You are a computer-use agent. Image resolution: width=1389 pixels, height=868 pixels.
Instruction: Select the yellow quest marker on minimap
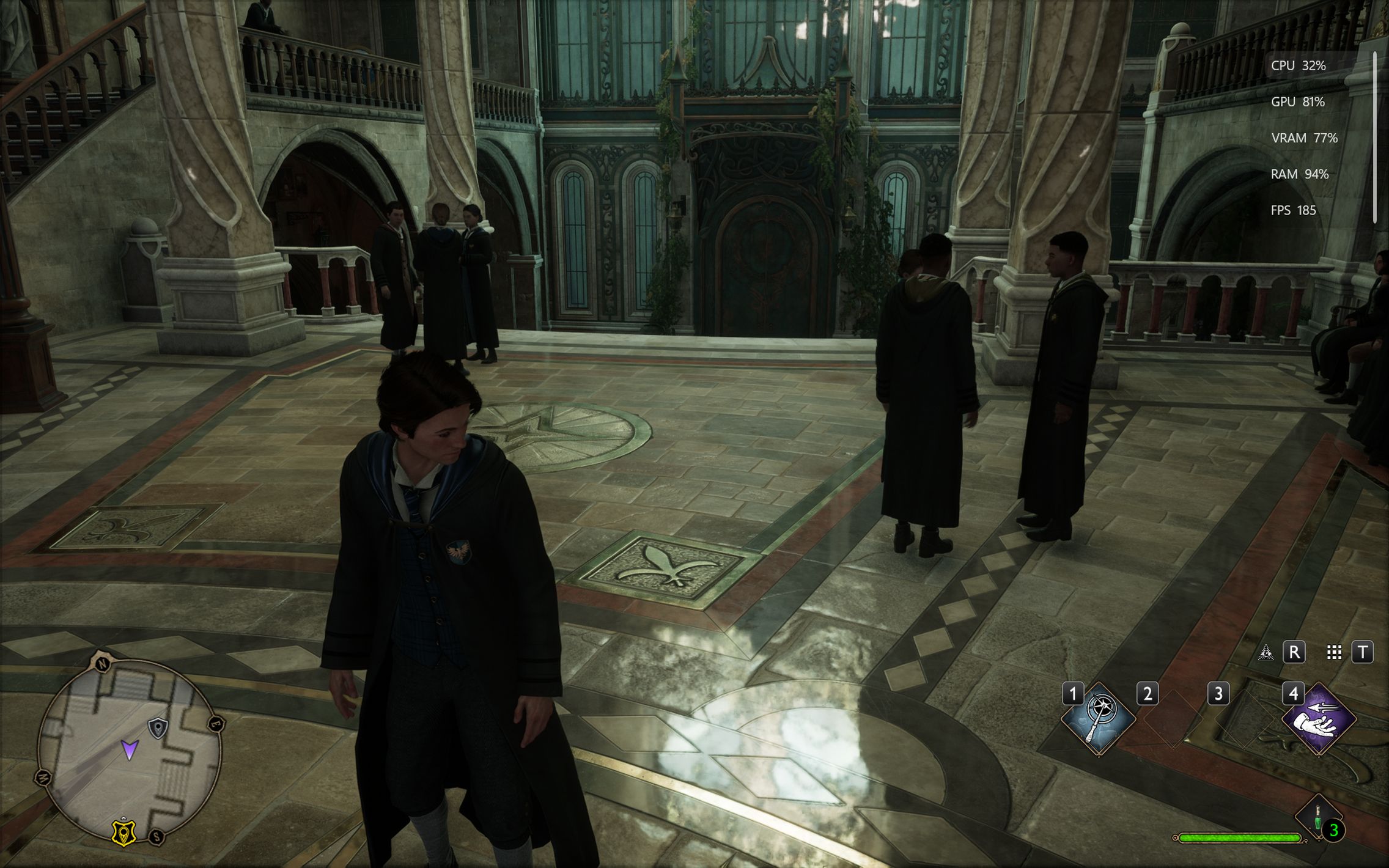(x=123, y=832)
